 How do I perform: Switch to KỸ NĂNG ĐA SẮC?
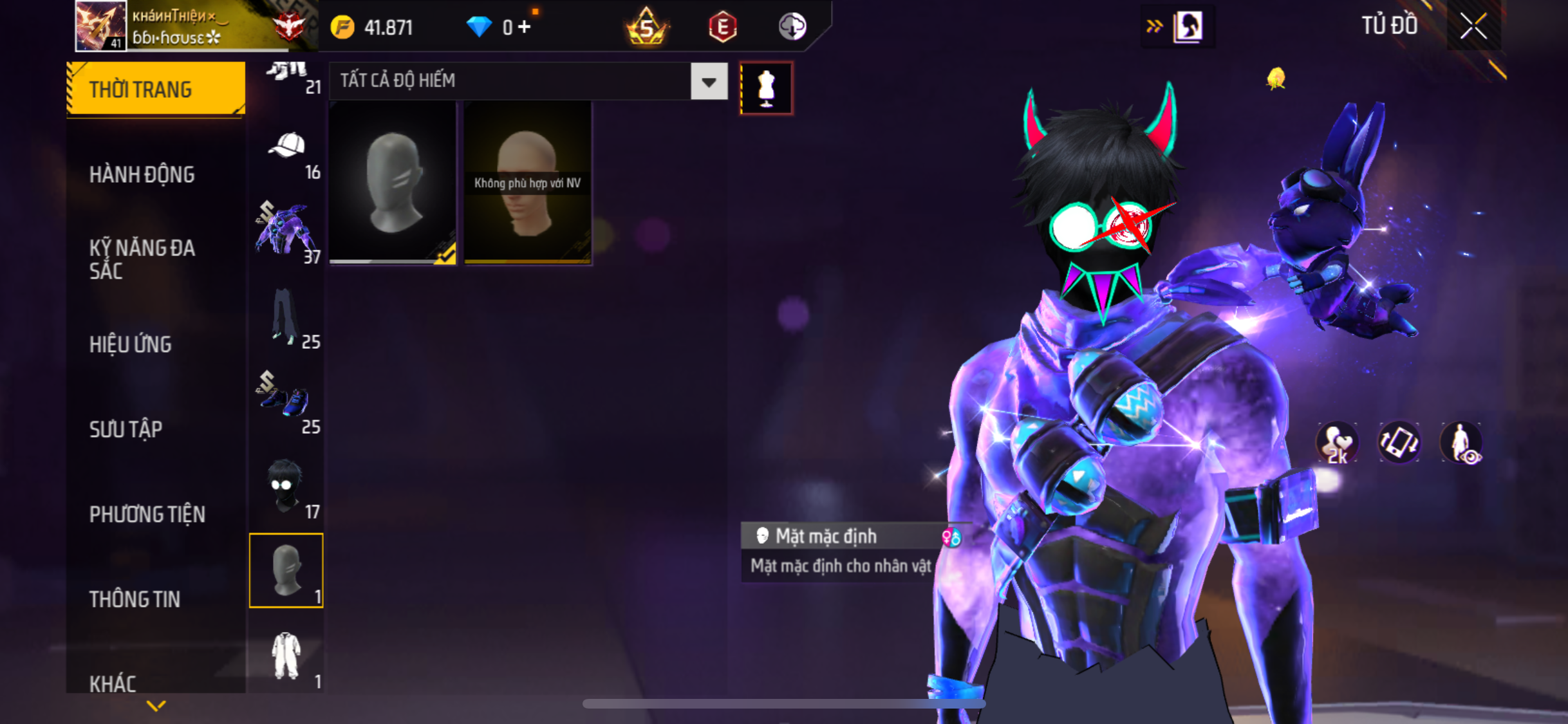tap(142, 259)
